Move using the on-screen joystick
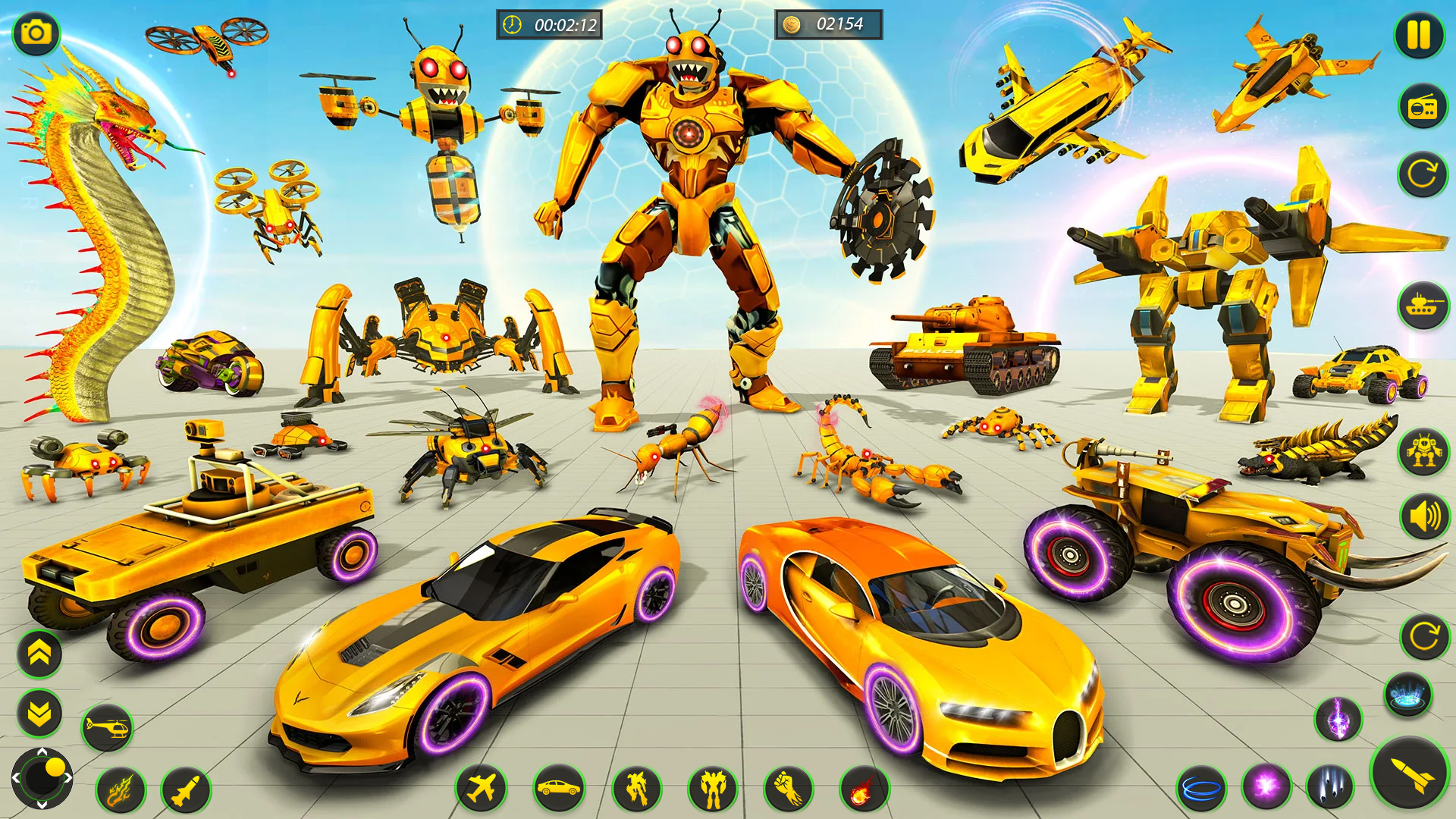This screenshot has height=819, width=1456. tap(42, 789)
